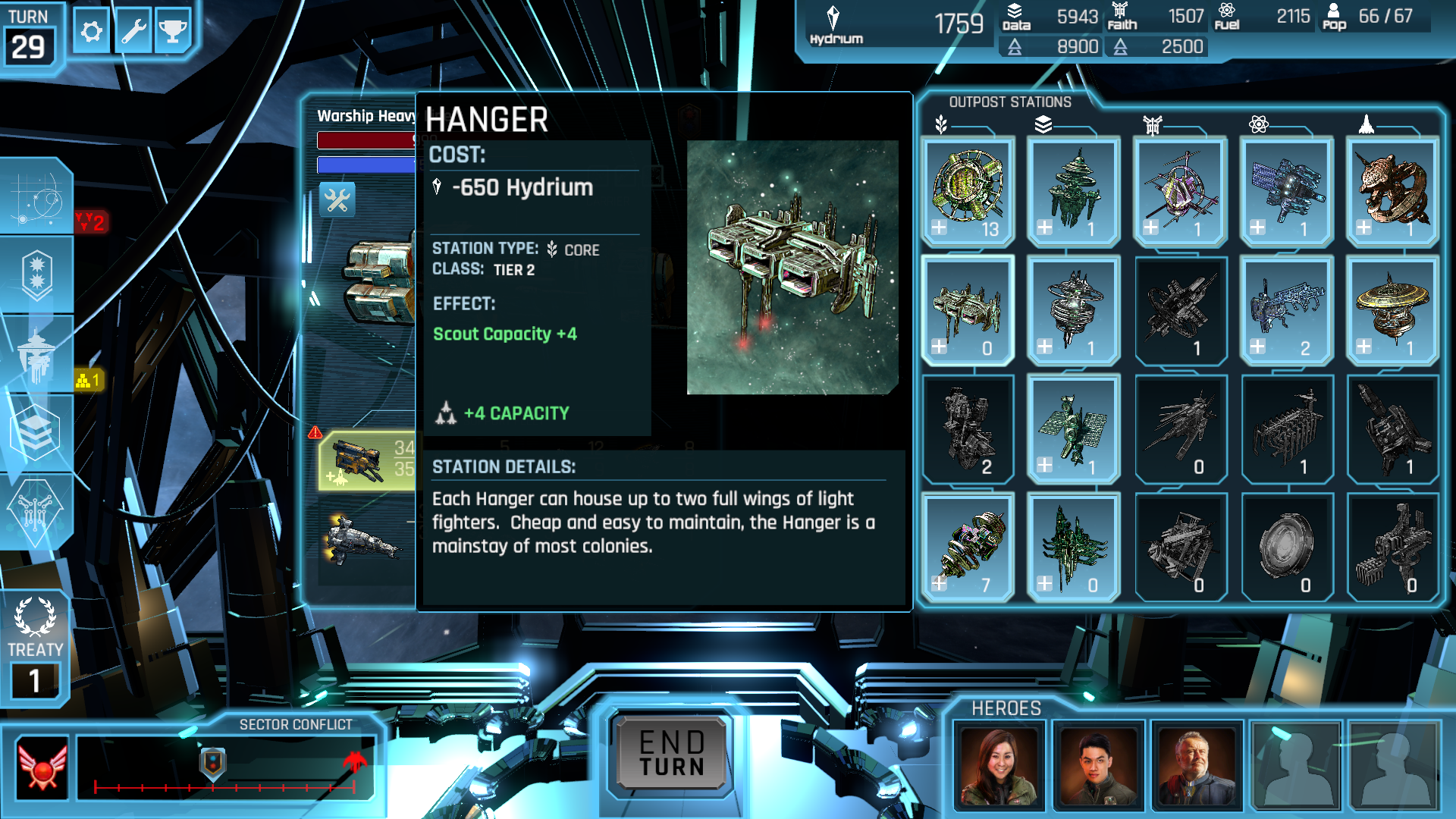The width and height of the screenshot is (1456, 819).
Task: Select the young male hero portrait
Action: (x=1098, y=766)
